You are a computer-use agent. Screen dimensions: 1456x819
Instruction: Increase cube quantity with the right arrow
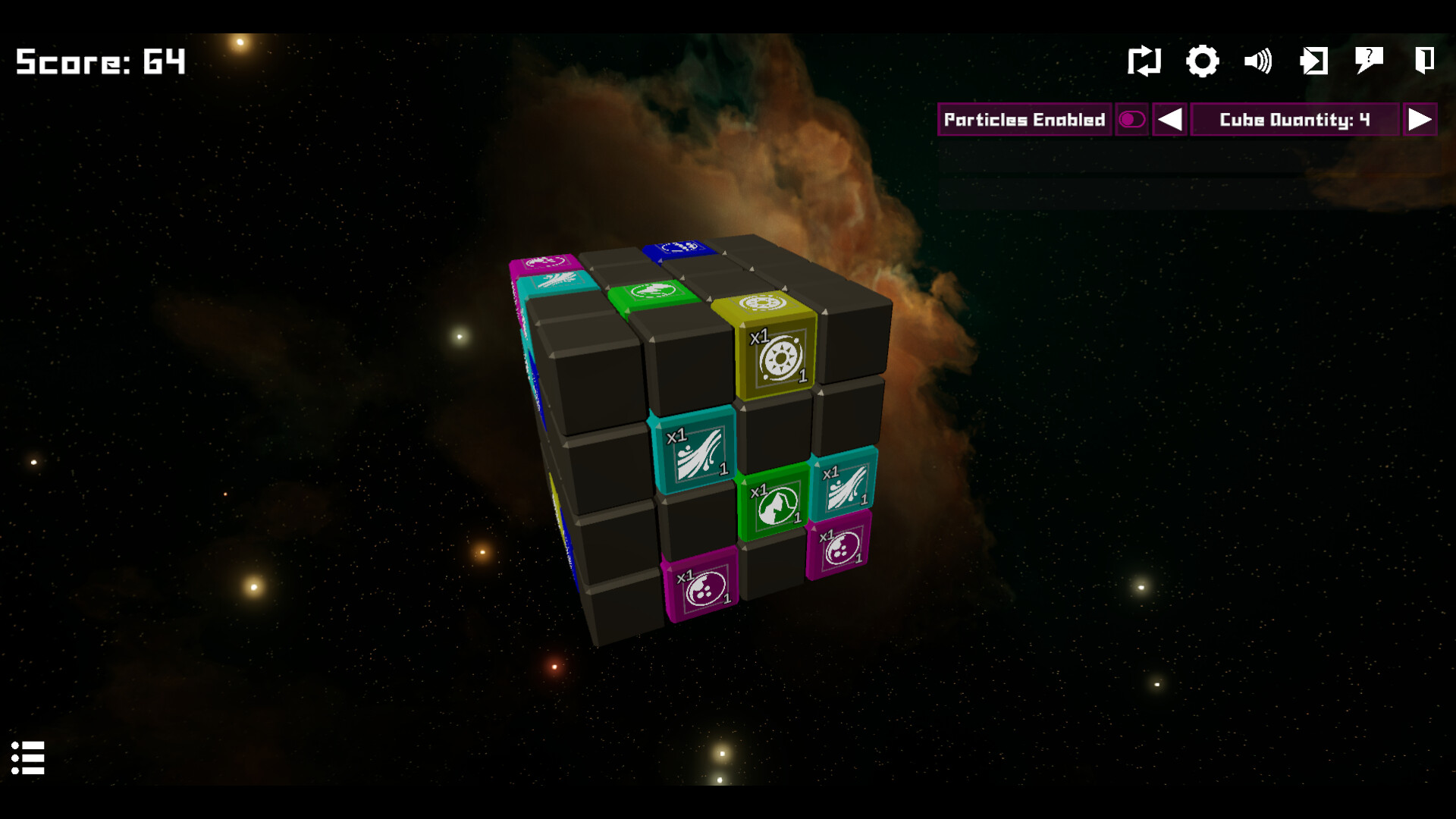(1420, 119)
